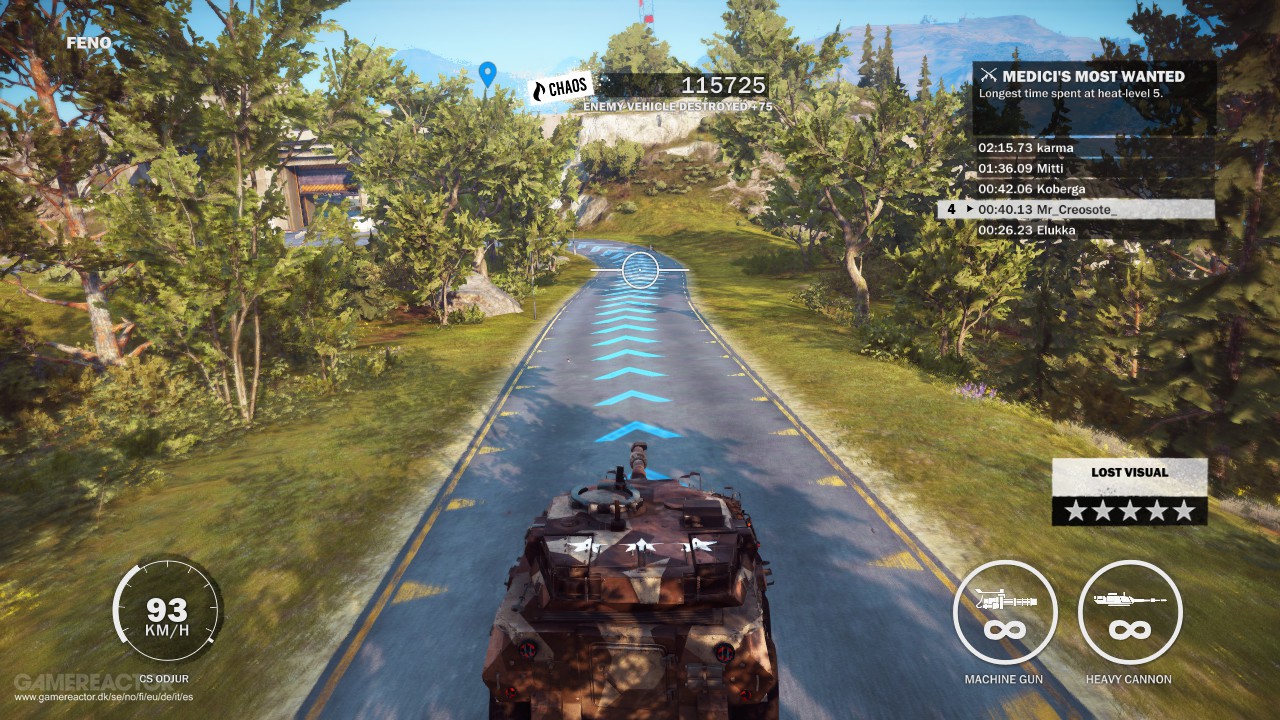Click the crossed-guns Medici's Most Wanted icon
1280x720 pixels.
(990, 75)
